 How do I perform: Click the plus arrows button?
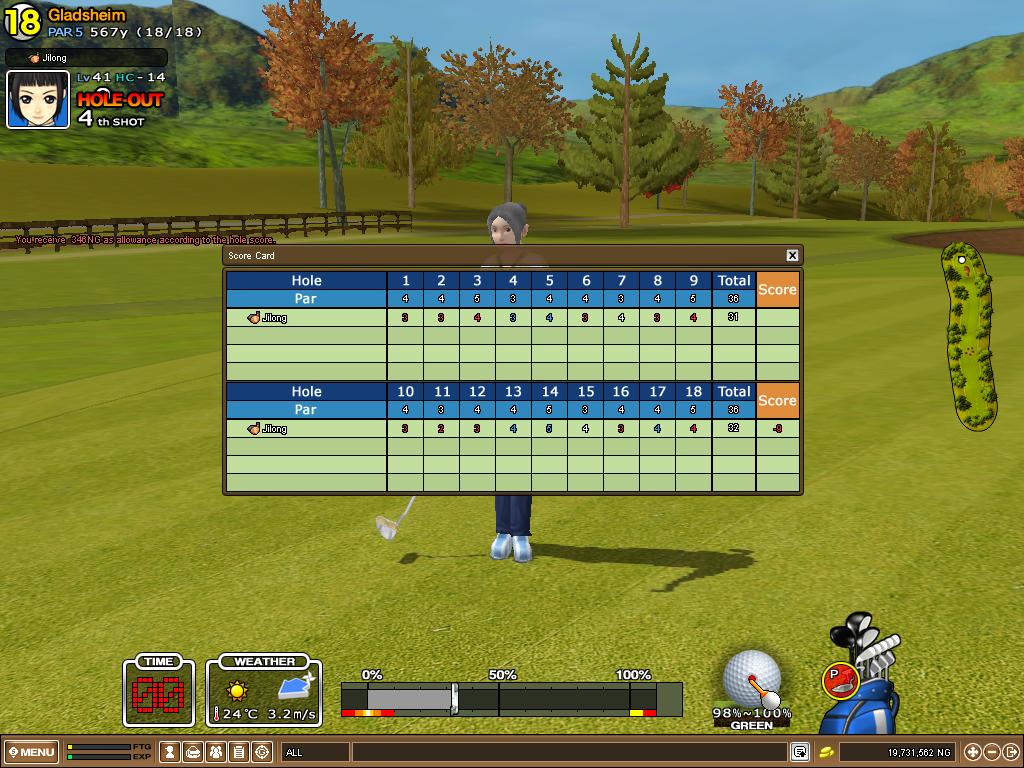pos(972,752)
